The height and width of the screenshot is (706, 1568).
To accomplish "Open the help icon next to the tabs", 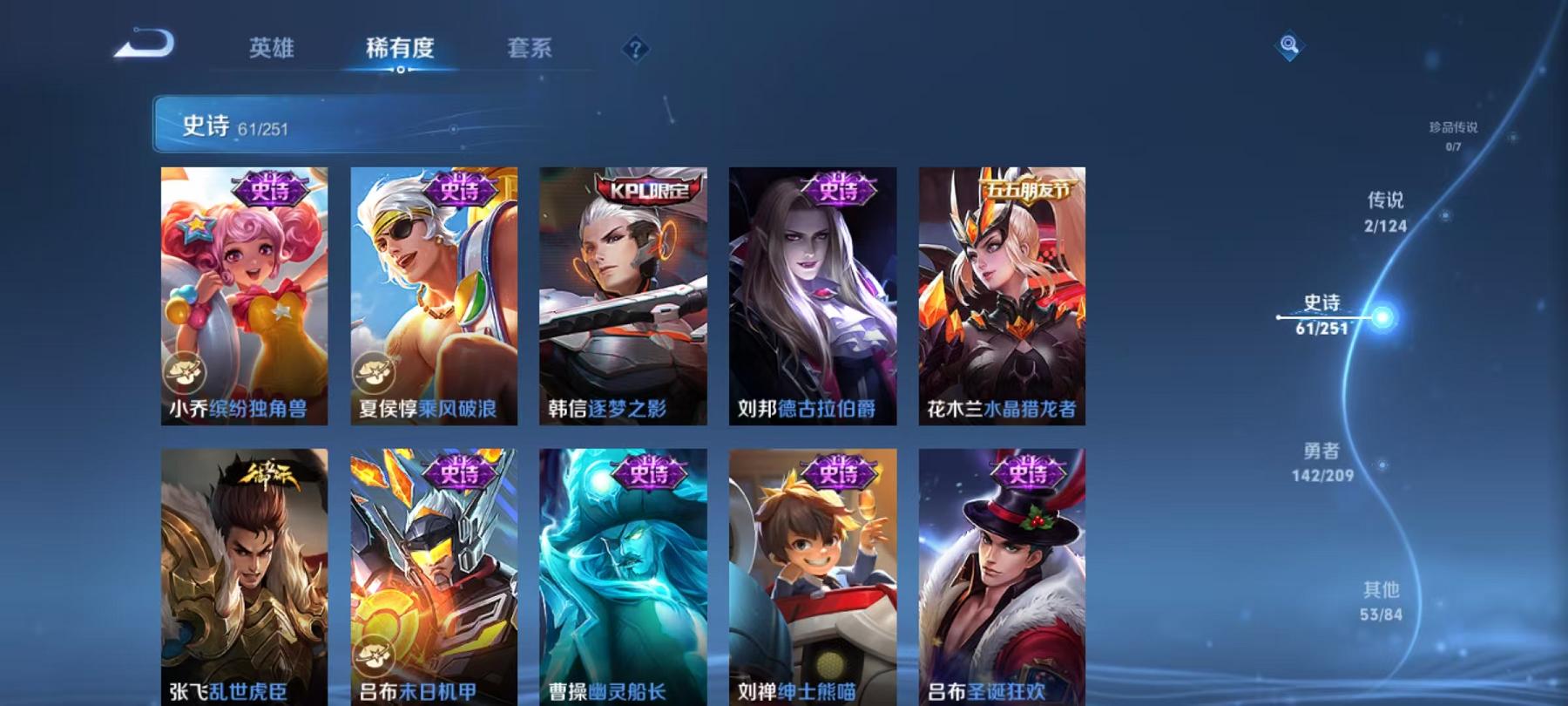I will [635, 50].
